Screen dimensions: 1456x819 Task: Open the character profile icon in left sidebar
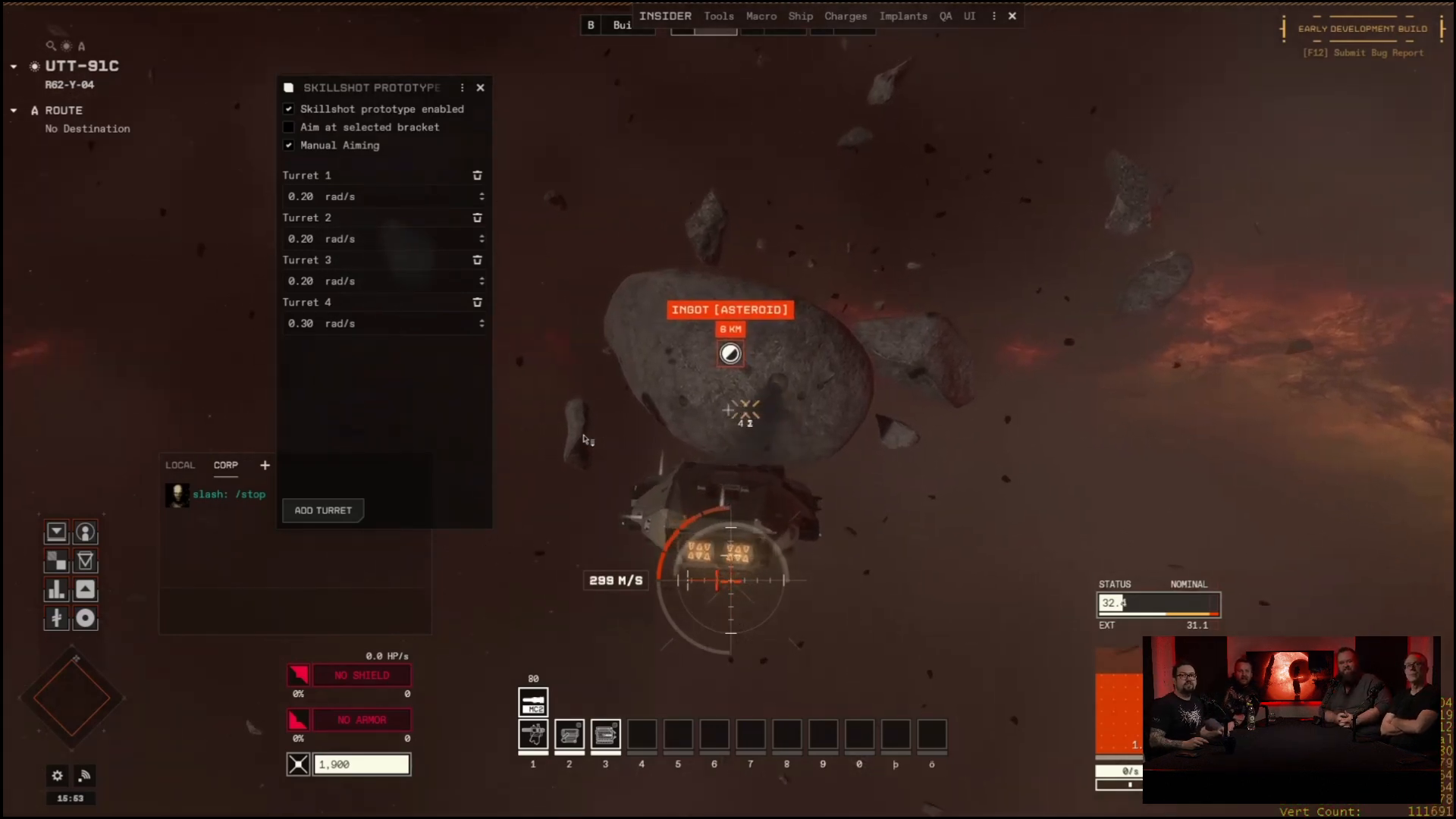coord(85,532)
